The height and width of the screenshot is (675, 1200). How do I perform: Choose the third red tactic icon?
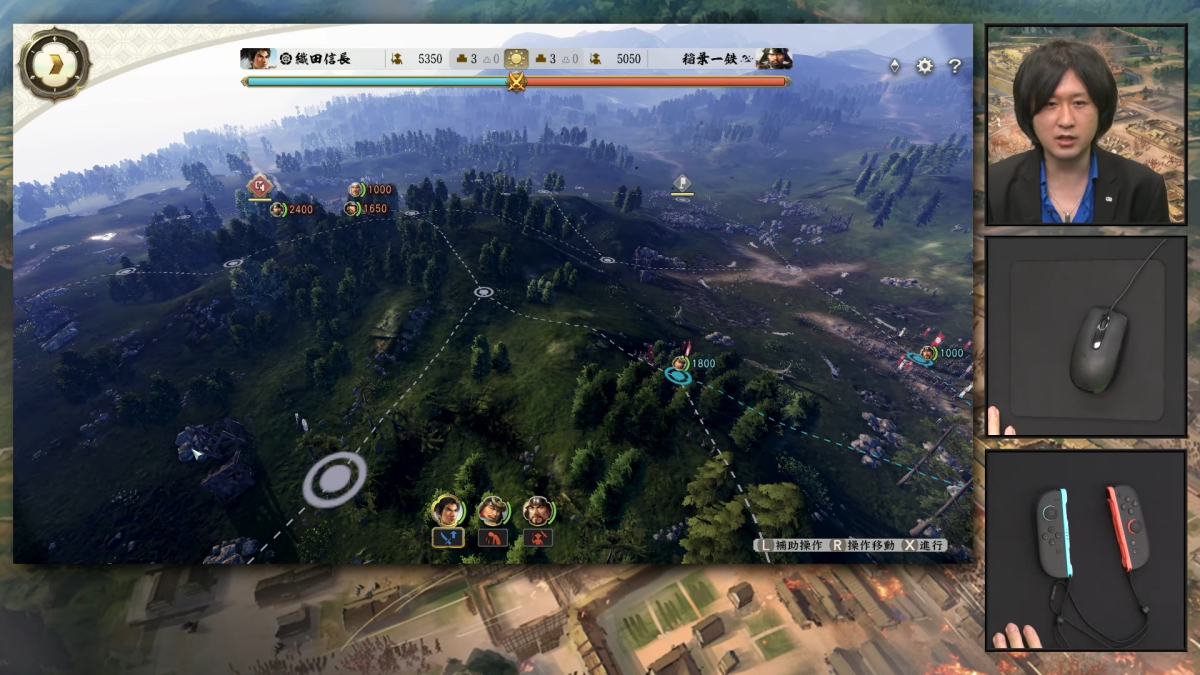tap(538, 538)
